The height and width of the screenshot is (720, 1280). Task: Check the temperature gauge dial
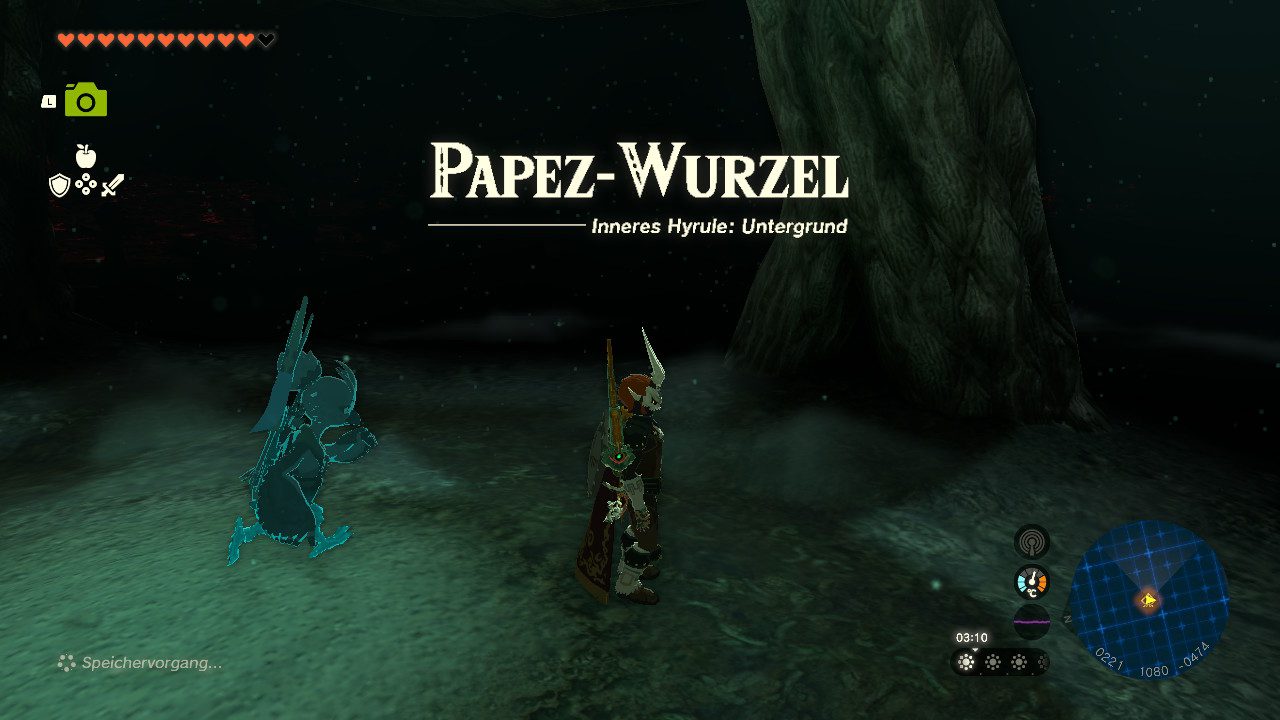click(1031, 582)
